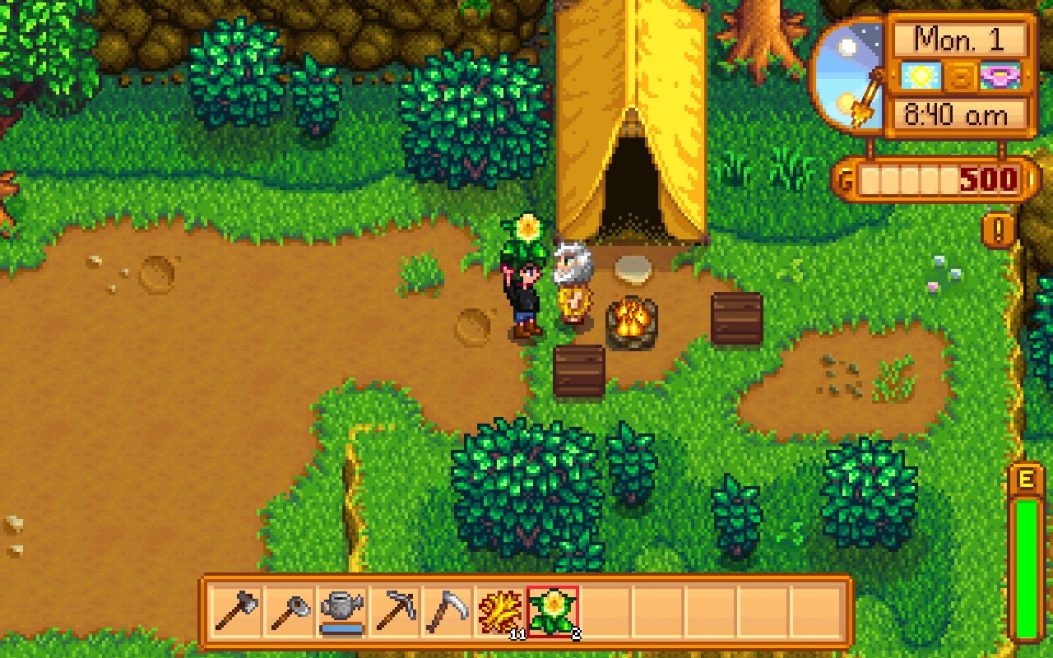The image size is (1053, 658).
Task: Switch to the pickaxe tool
Action: [x=395, y=610]
